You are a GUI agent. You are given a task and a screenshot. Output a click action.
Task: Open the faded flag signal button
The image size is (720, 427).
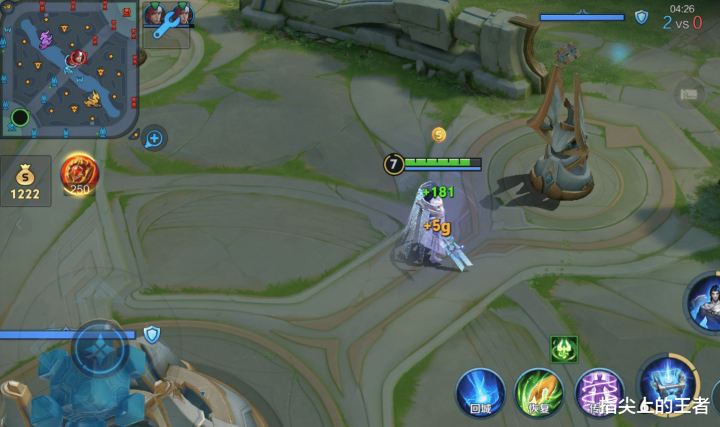pyautogui.click(x=689, y=94)
